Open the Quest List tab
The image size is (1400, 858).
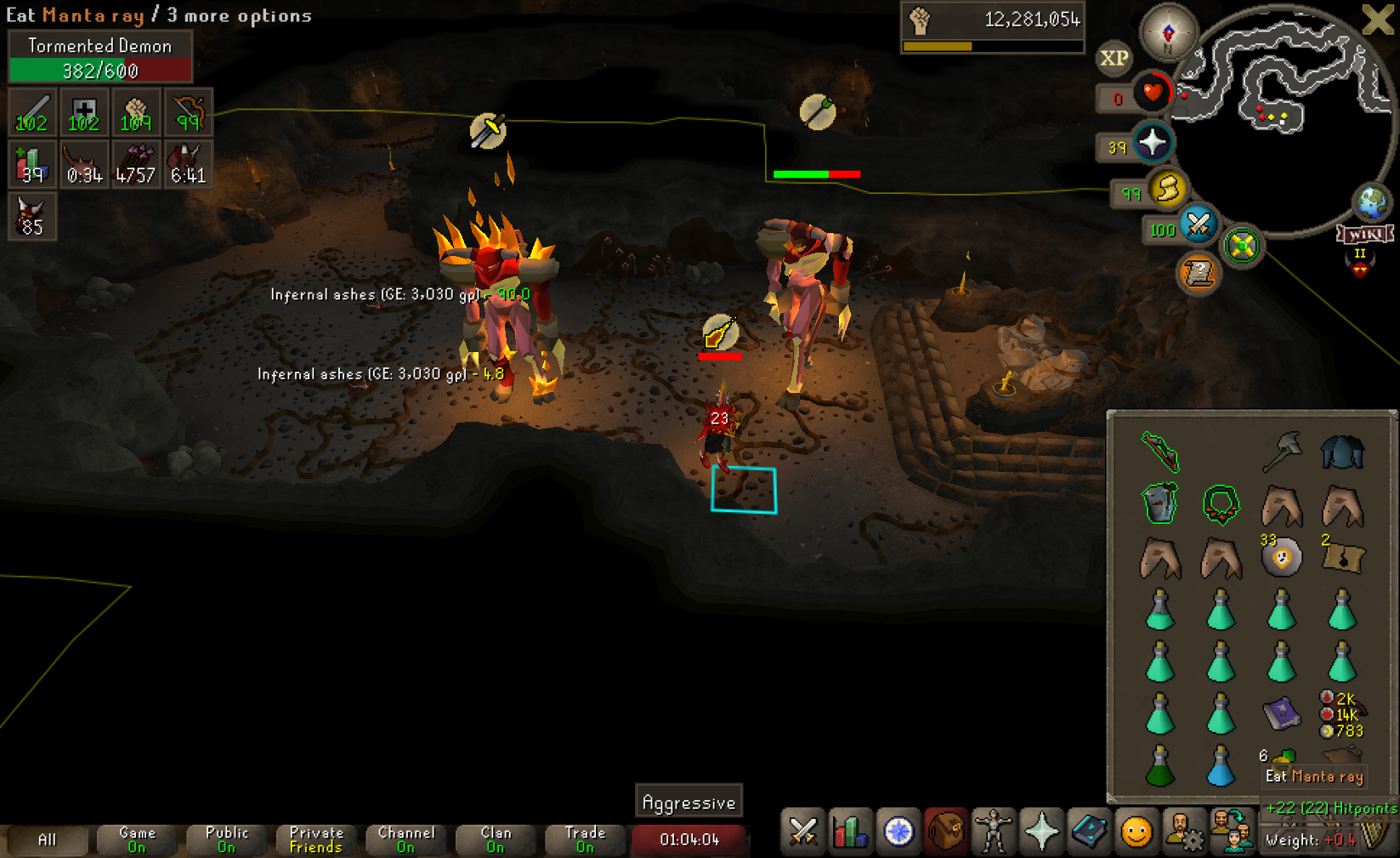coord(898,832)
